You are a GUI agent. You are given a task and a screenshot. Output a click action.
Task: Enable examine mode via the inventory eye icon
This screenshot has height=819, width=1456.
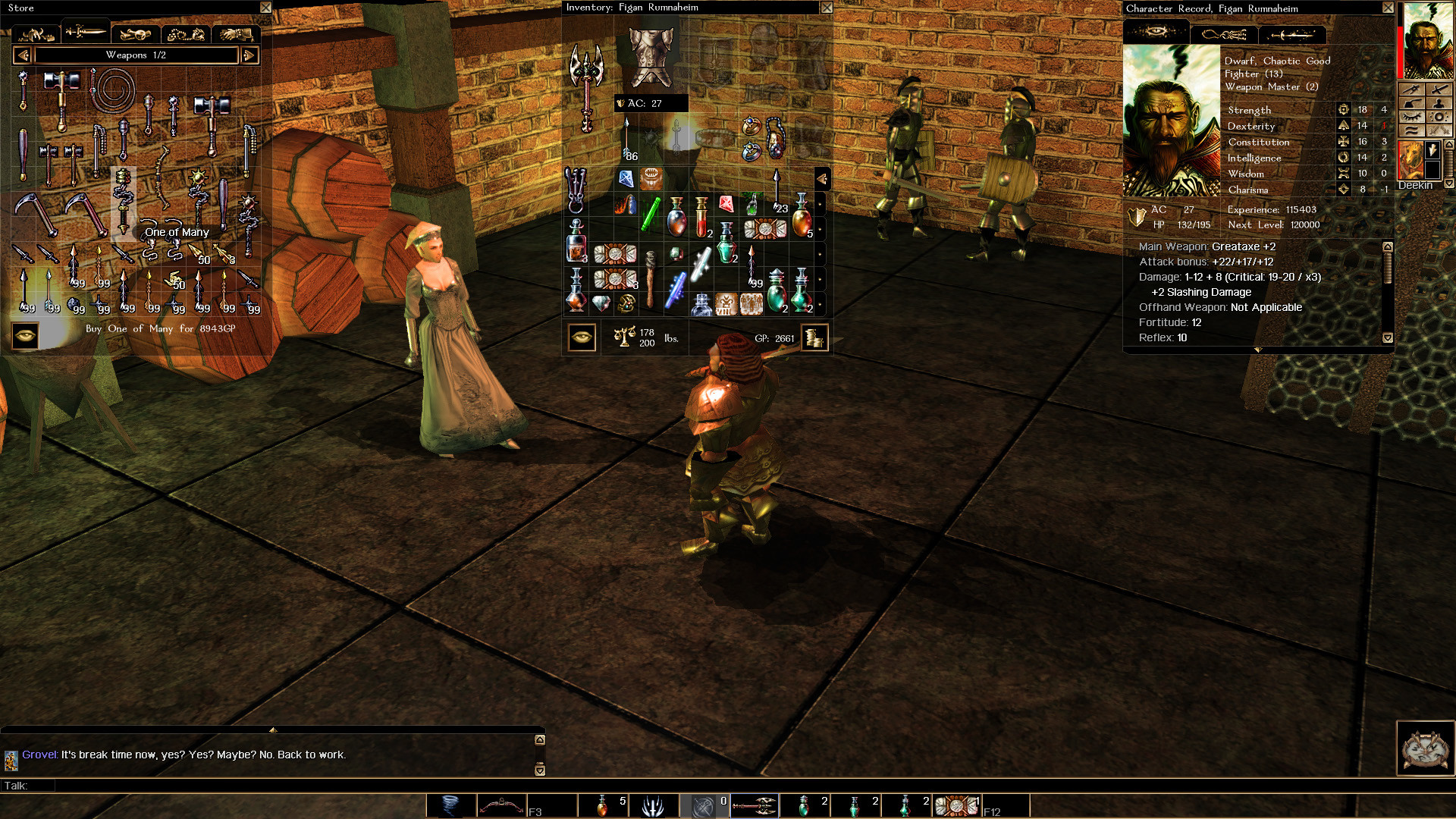tap(582, 337)
